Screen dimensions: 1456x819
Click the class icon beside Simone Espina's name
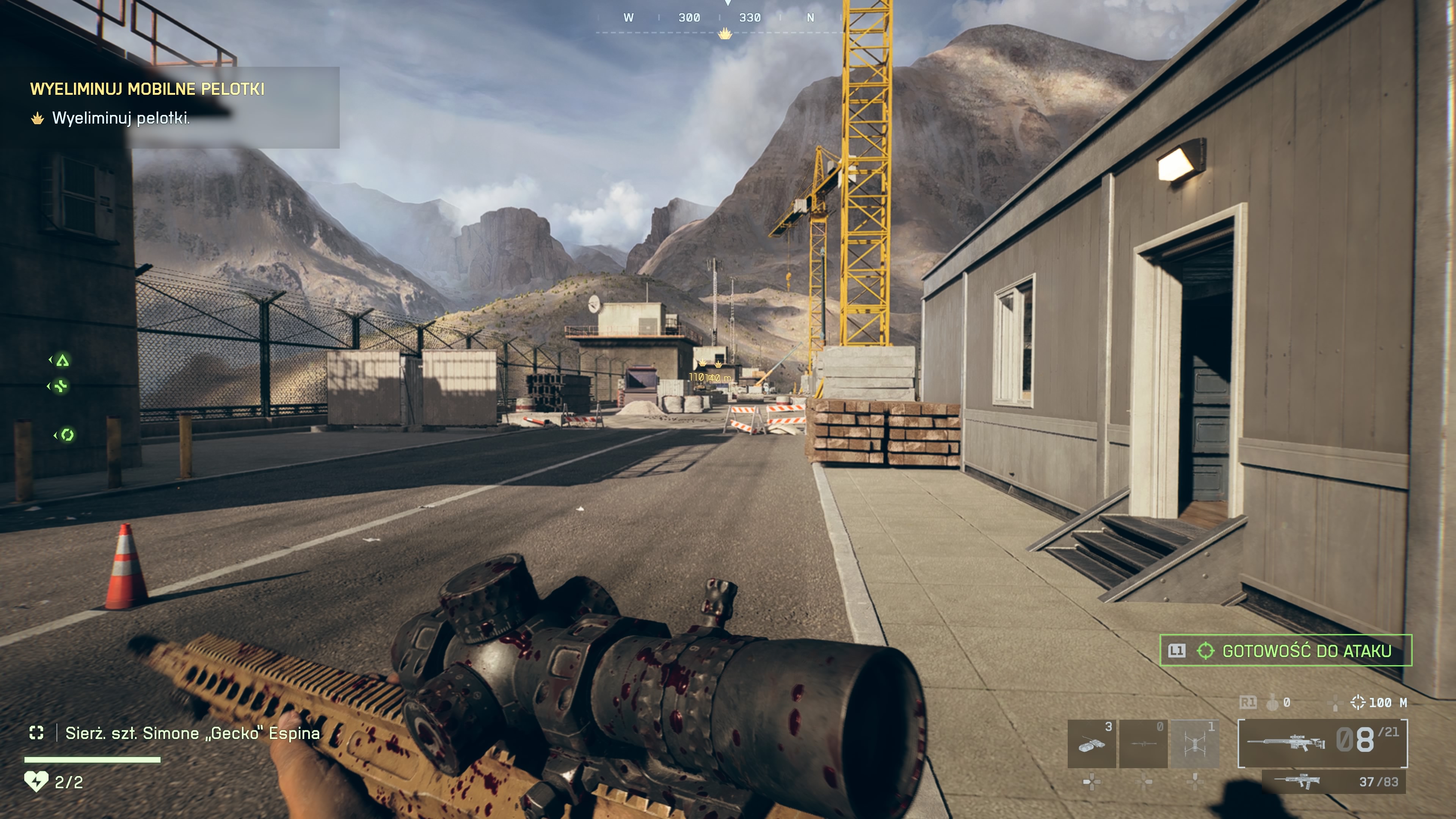[x=37, y=733]
